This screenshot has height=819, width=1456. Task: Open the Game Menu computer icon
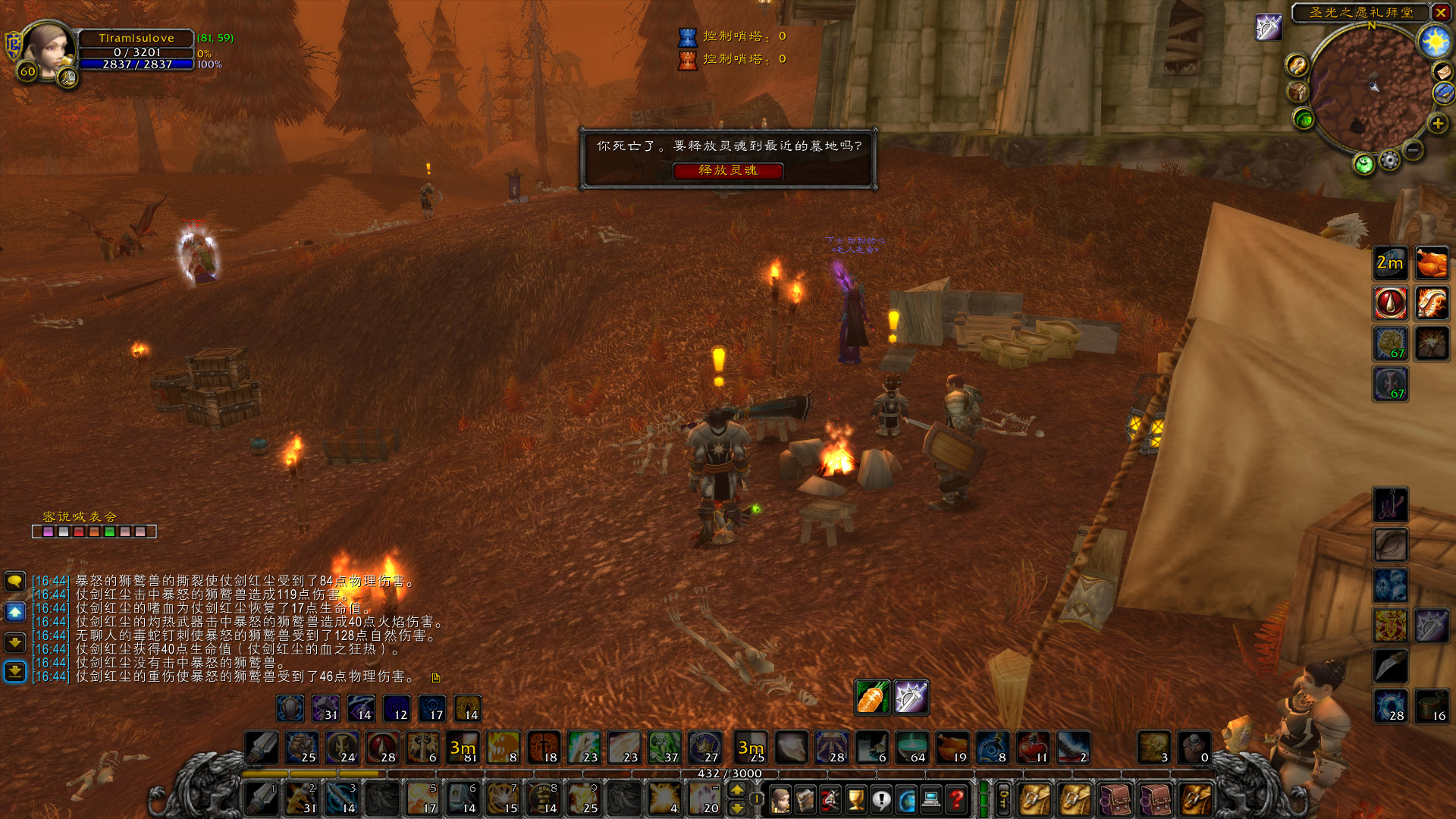[931, 800]
